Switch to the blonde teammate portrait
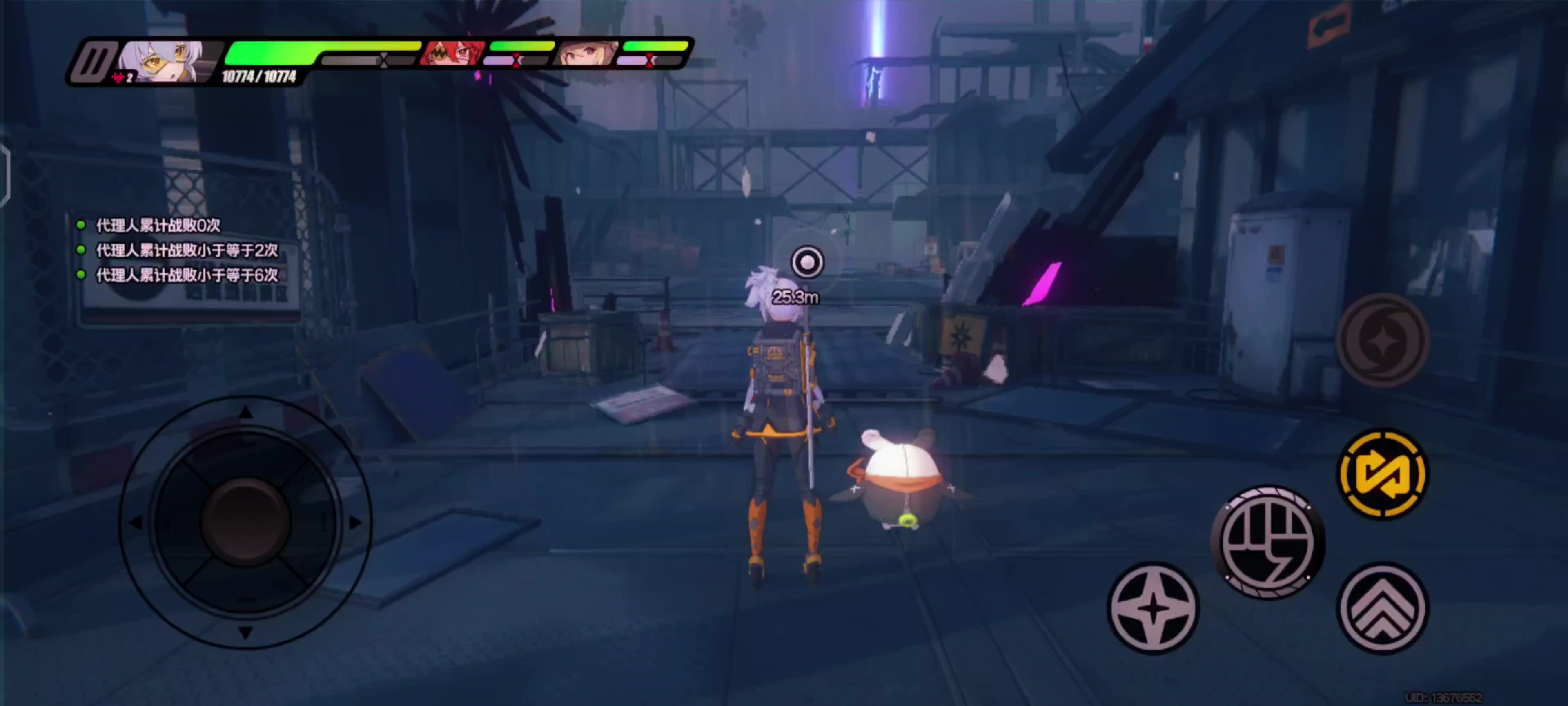 pyautogui.click(x=587, y=54)
